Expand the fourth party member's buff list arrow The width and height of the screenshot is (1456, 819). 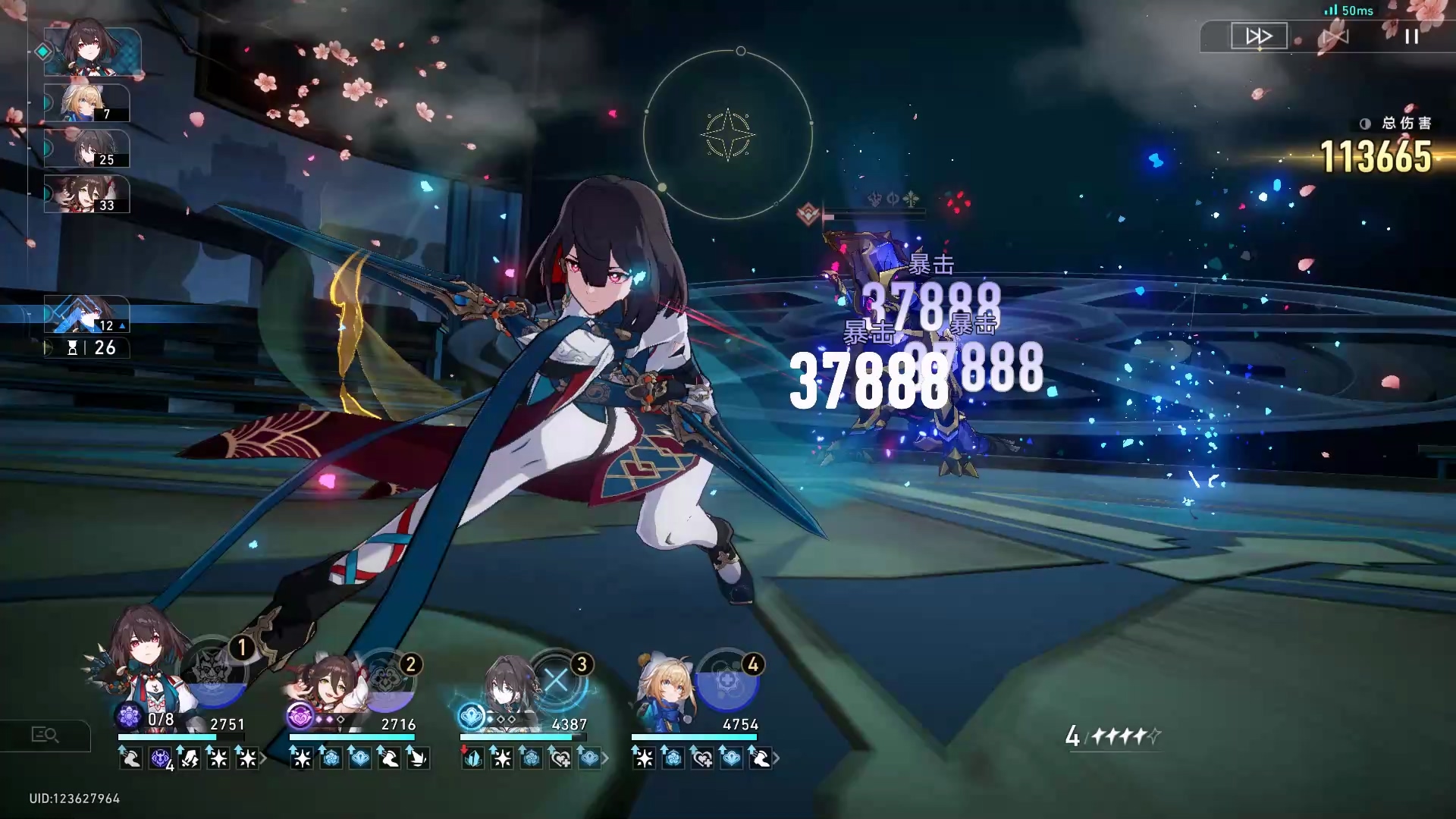click(x=776, y=758)
